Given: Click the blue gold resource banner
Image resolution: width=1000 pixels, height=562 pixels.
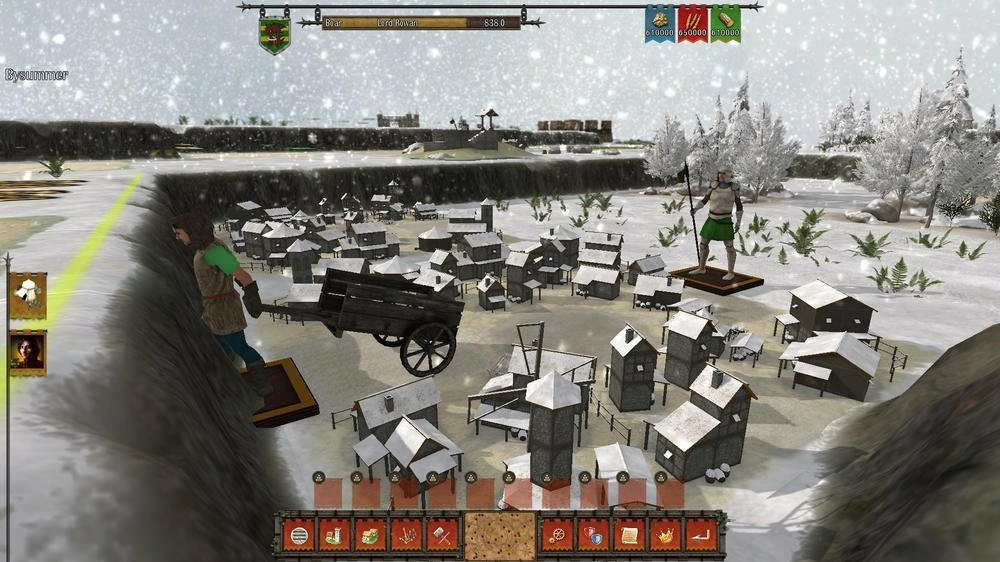Looking at the screenshot, I should click(660, 24).
